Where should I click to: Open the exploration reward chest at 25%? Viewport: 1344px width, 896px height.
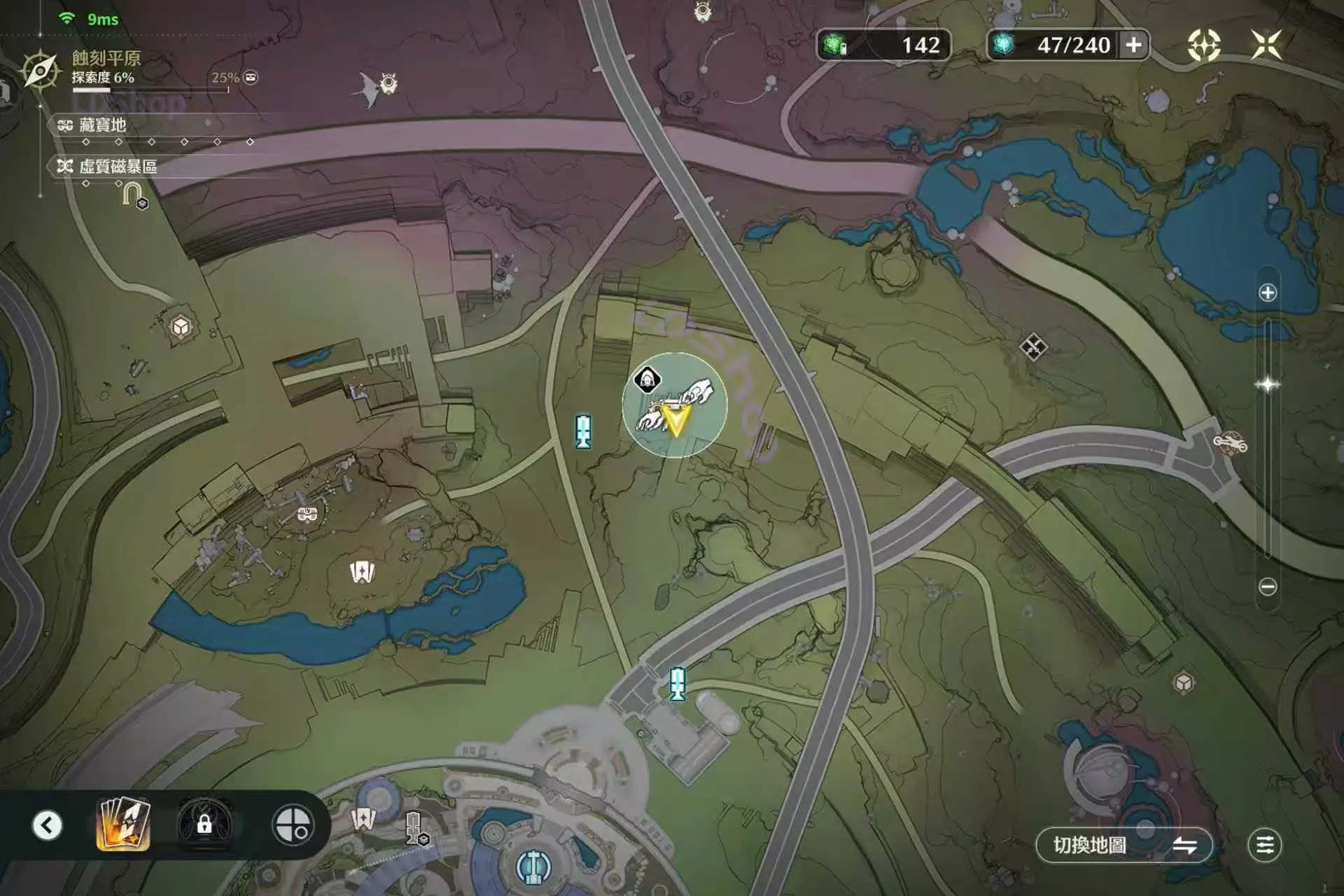[x=251, y=78]
